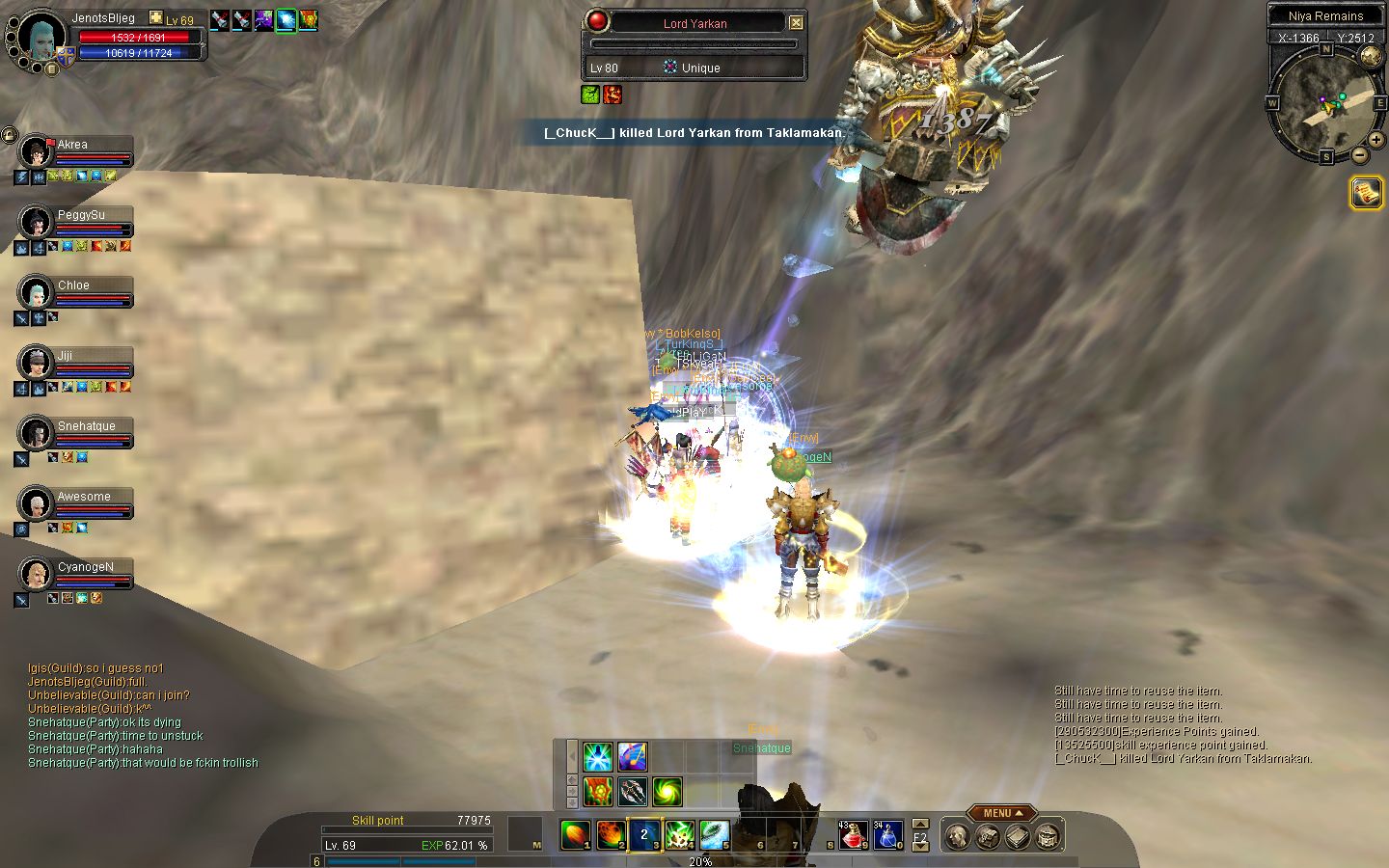Viewport: 1389px width, 868px height.
Task: Use the blue mana potion slot
Action: click(887, 835)
